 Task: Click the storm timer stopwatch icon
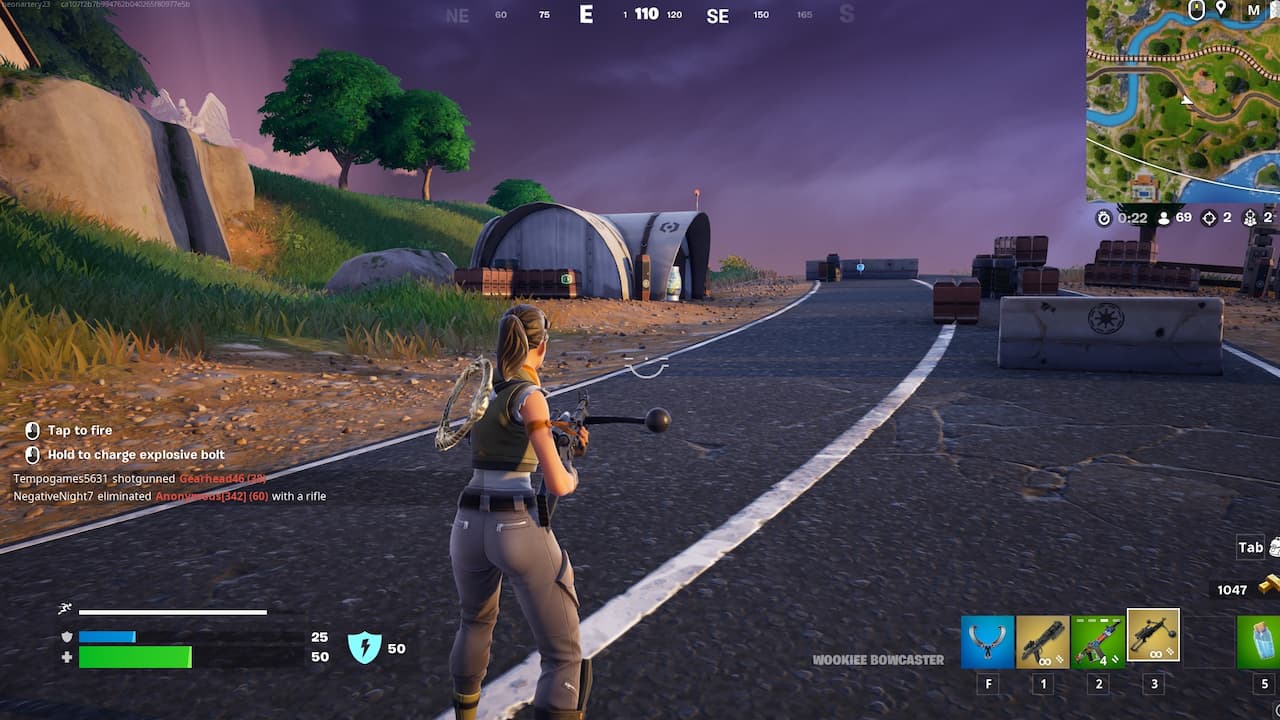coord(1103,217)
